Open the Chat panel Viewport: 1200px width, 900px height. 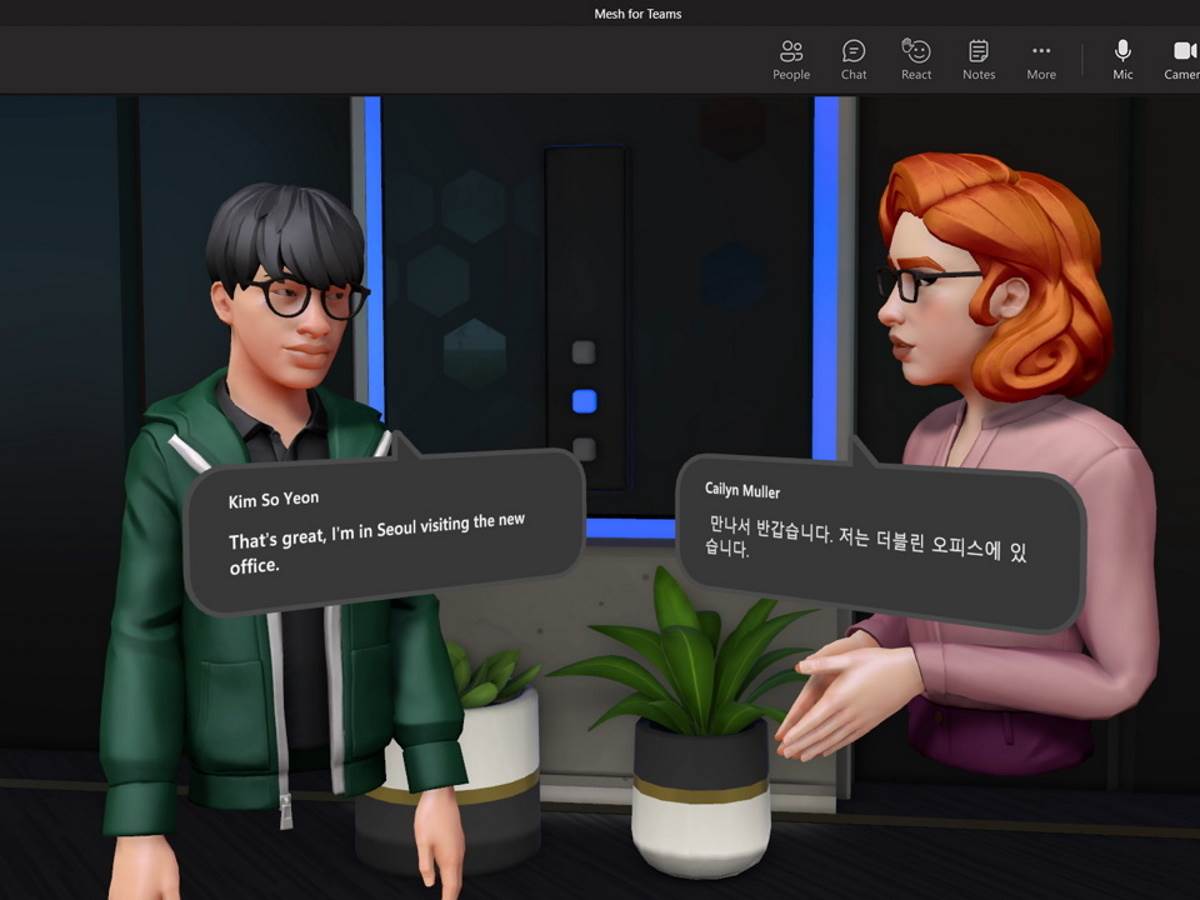tap(854, 59)
